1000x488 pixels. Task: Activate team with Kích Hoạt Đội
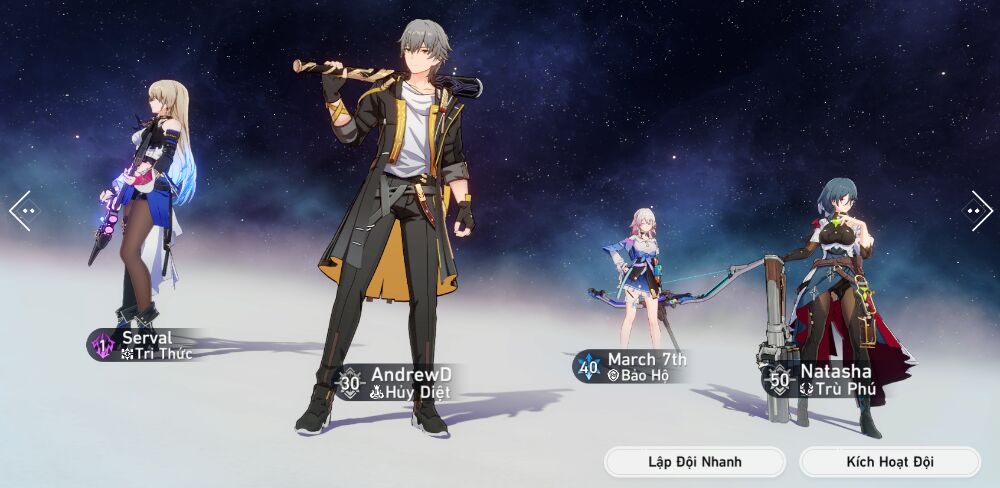click(x=889, y=462)
